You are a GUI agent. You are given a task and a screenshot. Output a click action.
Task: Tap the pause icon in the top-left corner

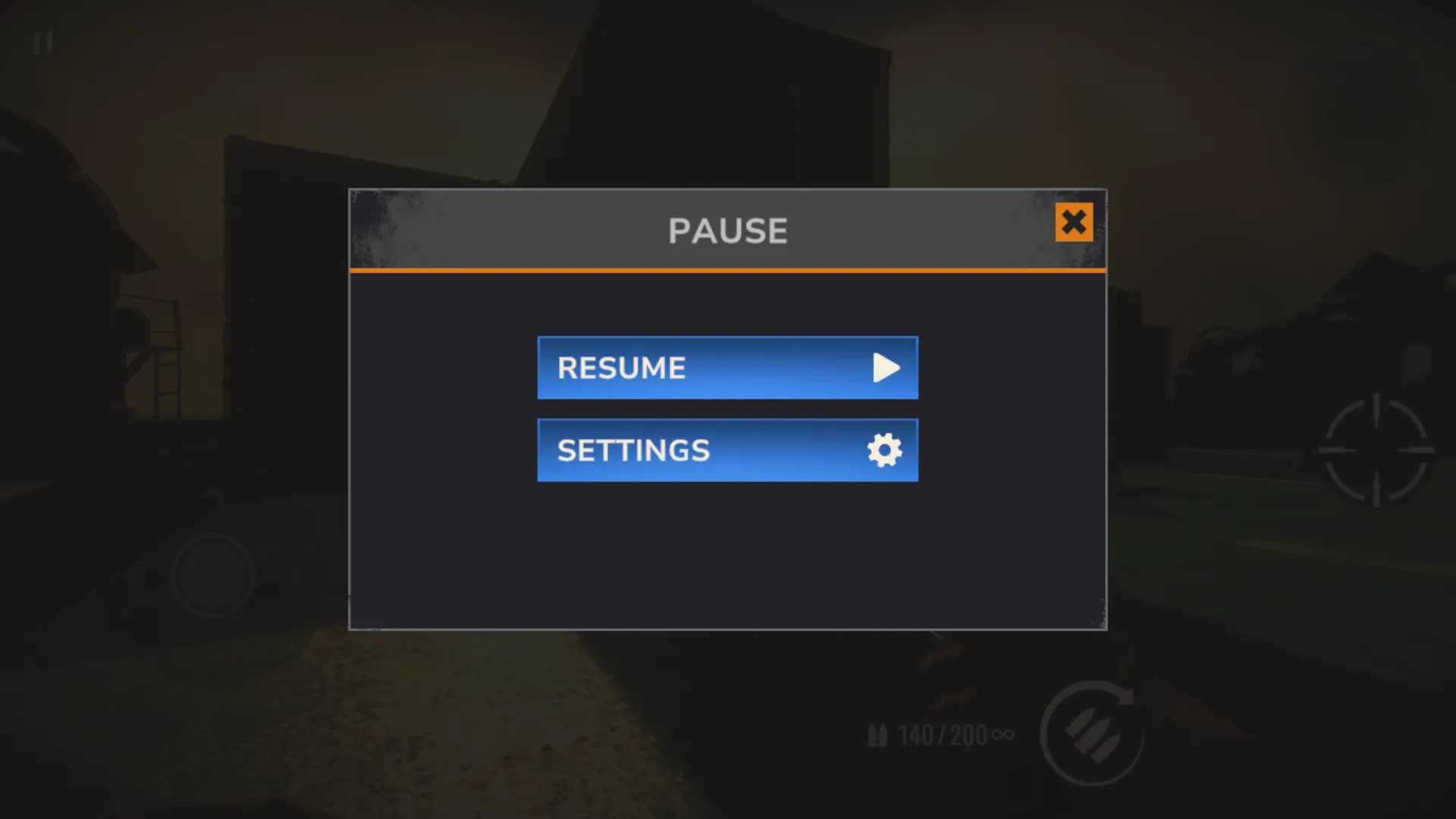point(43,43)
